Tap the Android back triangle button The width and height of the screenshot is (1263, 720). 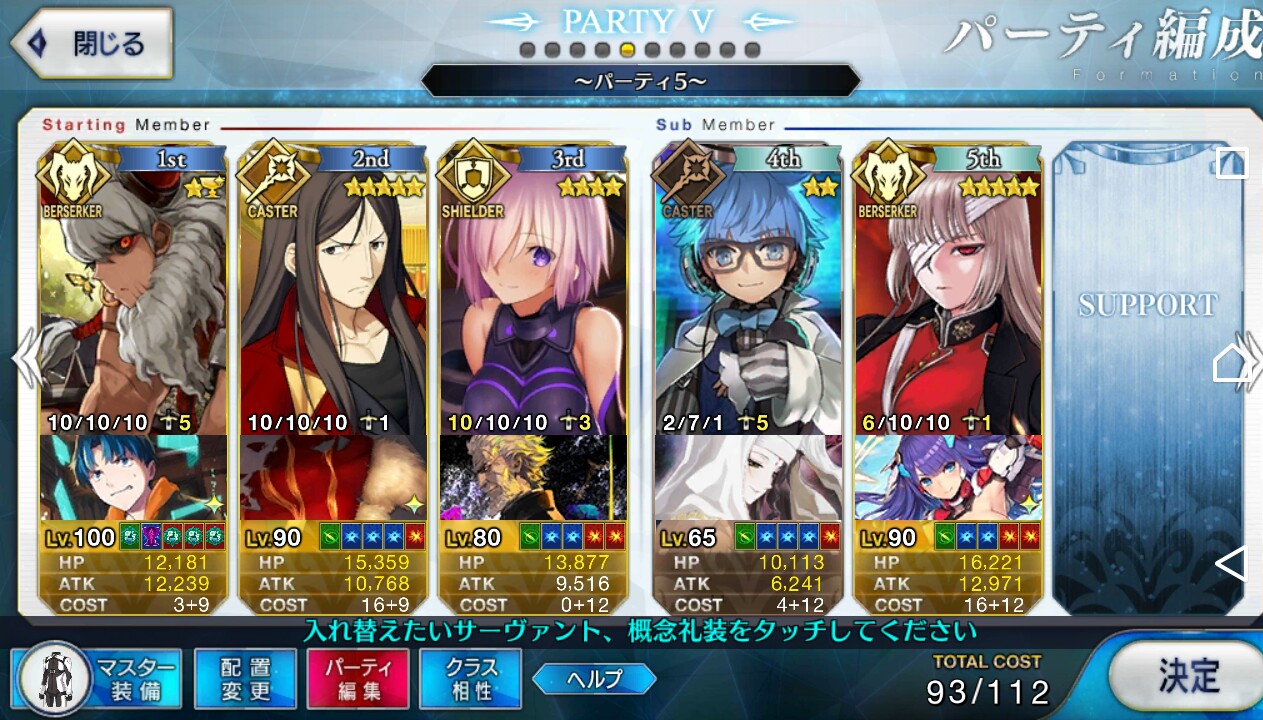pos(1231,564)
